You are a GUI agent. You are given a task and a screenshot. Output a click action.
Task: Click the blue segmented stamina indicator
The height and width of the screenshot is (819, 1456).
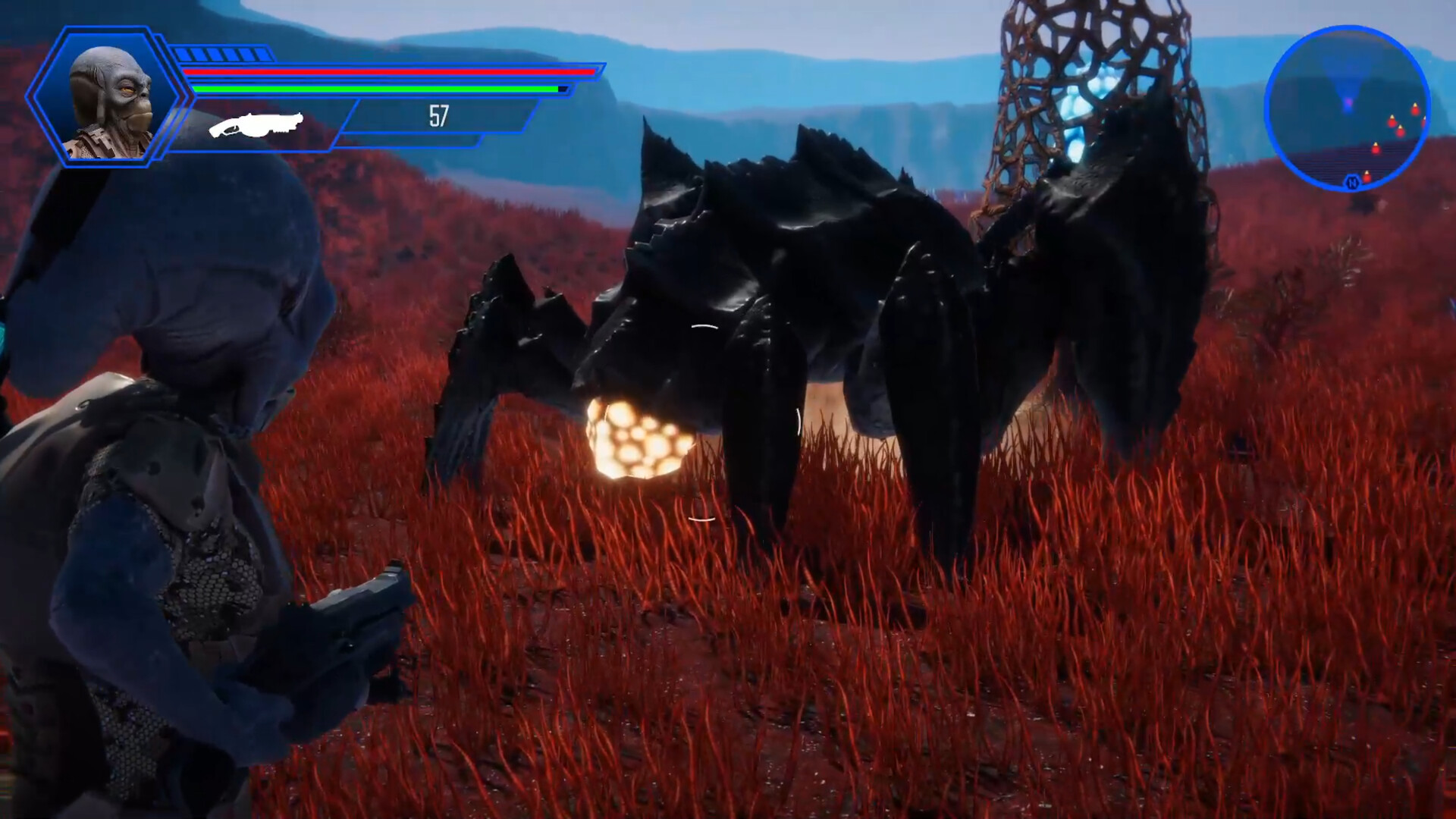pyautogui.click(x=224, y=55)
